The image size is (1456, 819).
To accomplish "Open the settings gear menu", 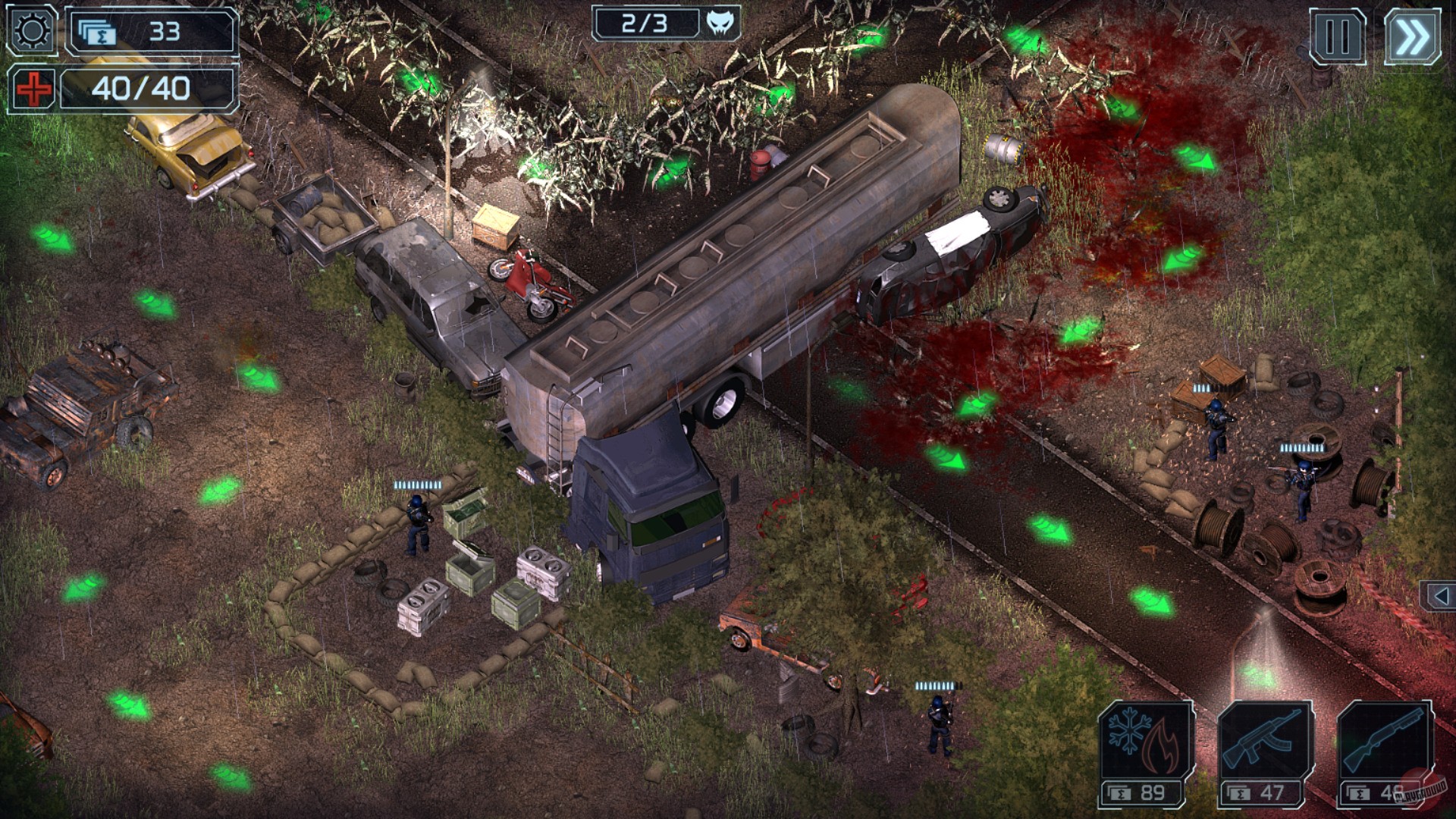I will click(x=30, y=30).
